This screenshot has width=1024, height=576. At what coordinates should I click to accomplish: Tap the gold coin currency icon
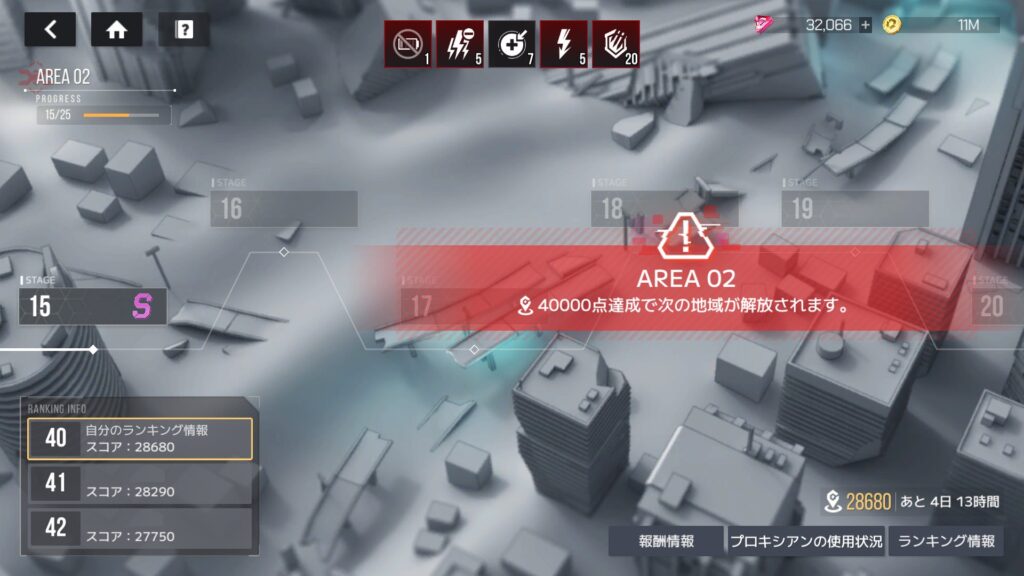[x=890, y=25]
